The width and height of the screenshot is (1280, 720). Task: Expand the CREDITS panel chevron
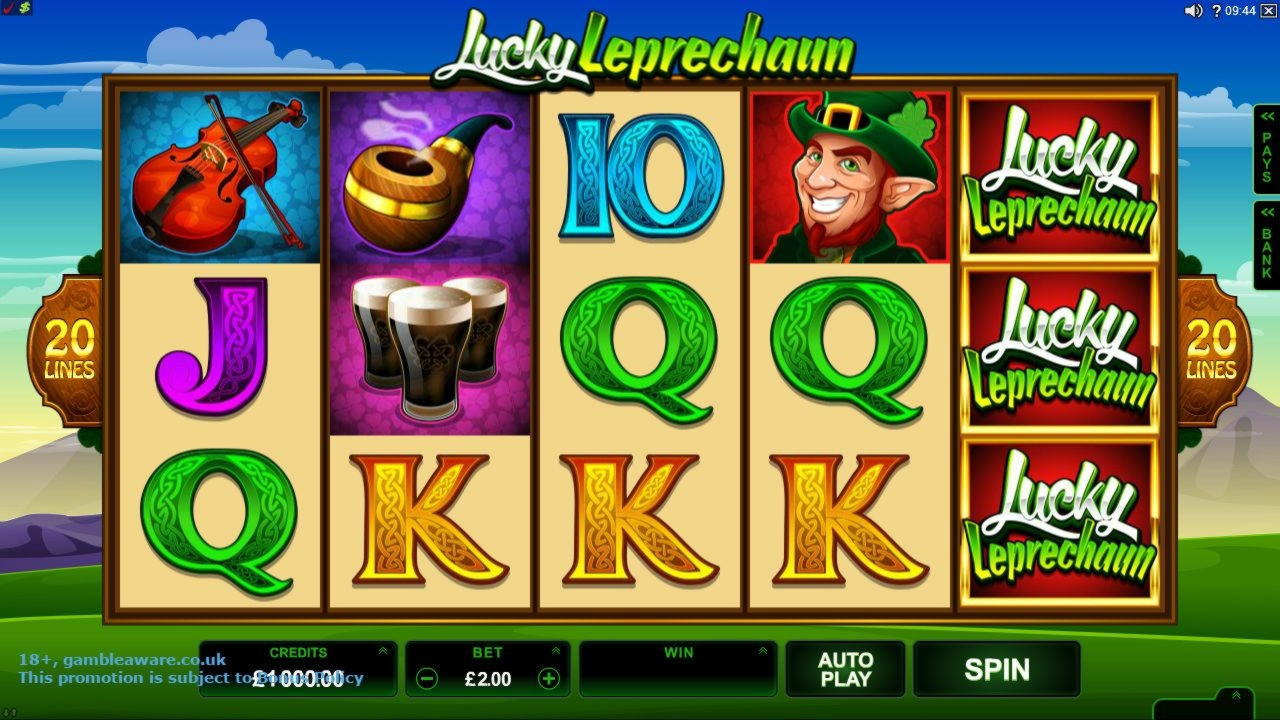pyautogui.click(x=382, y=649)
